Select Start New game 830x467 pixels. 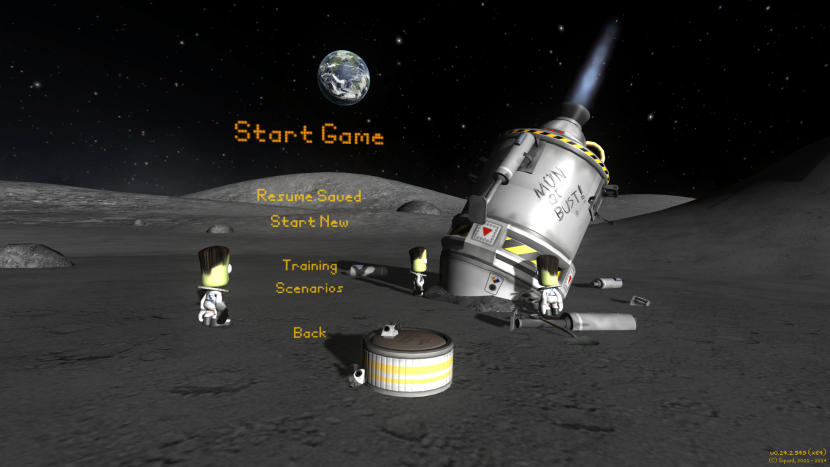pos(309,222)
